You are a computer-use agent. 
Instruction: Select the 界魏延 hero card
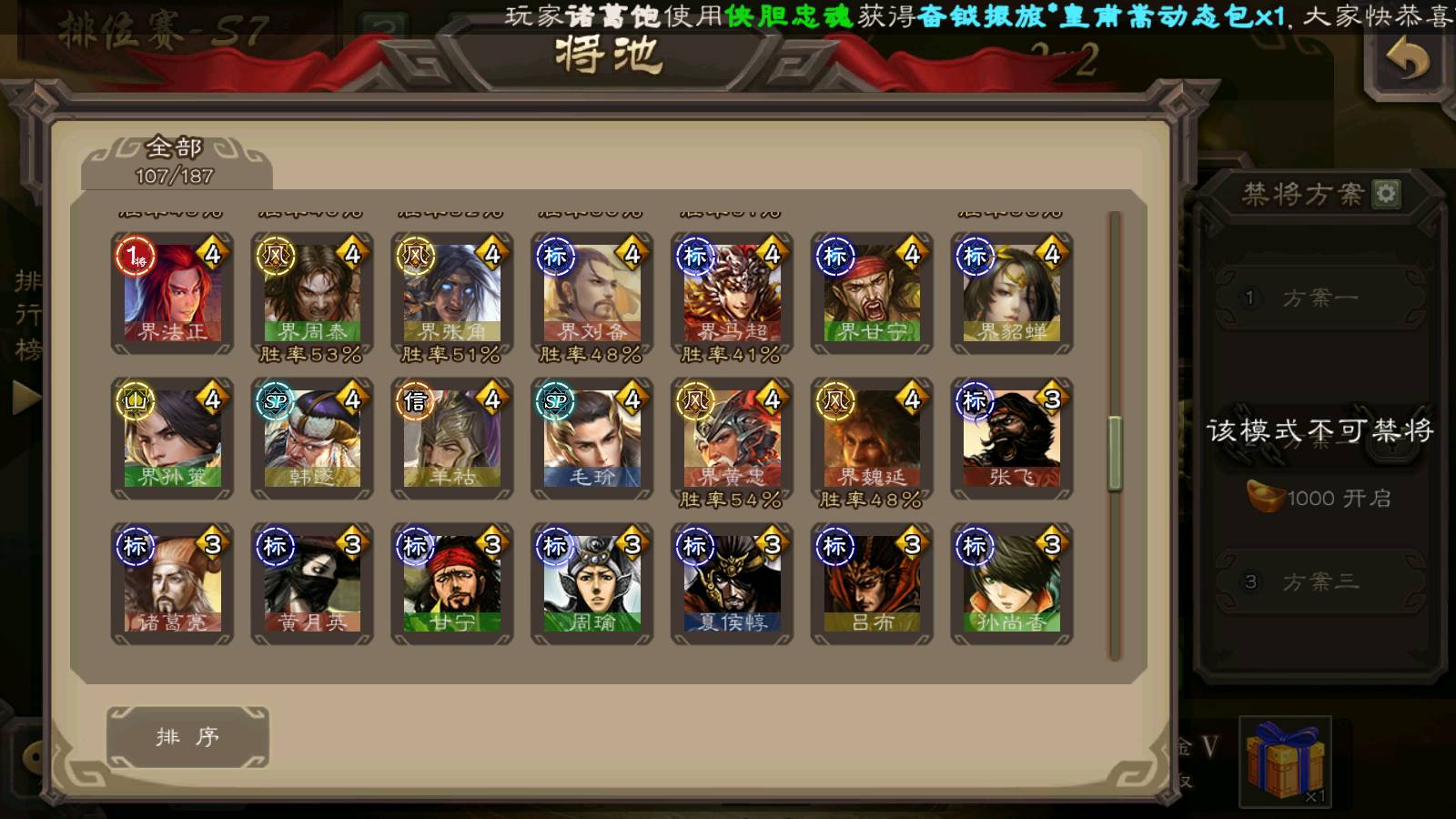[x=872, y=439]
